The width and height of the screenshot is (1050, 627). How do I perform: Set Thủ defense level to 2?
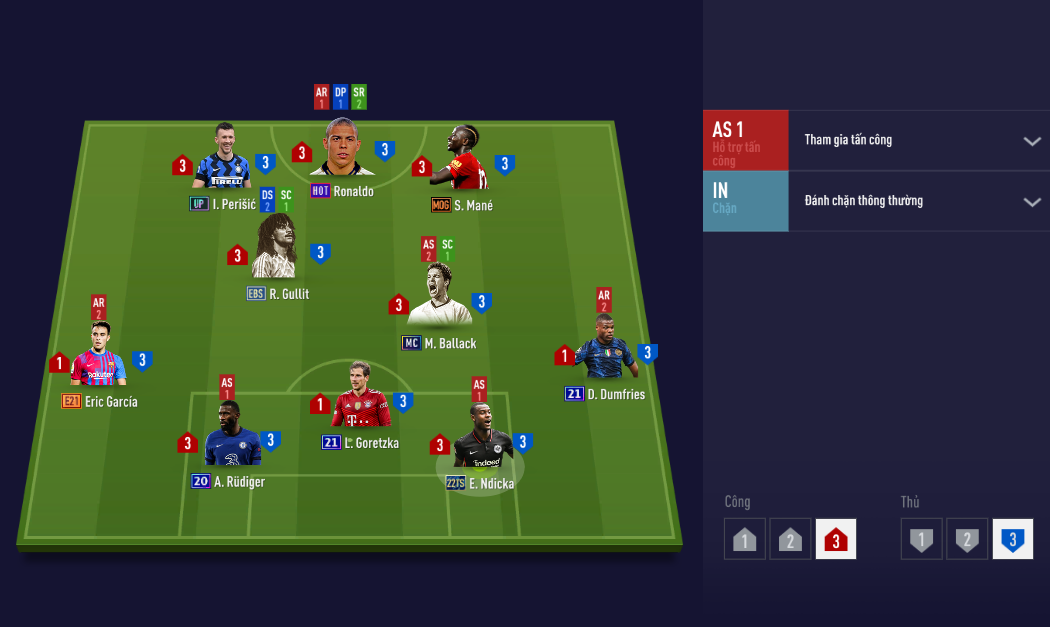click(967, 540)
